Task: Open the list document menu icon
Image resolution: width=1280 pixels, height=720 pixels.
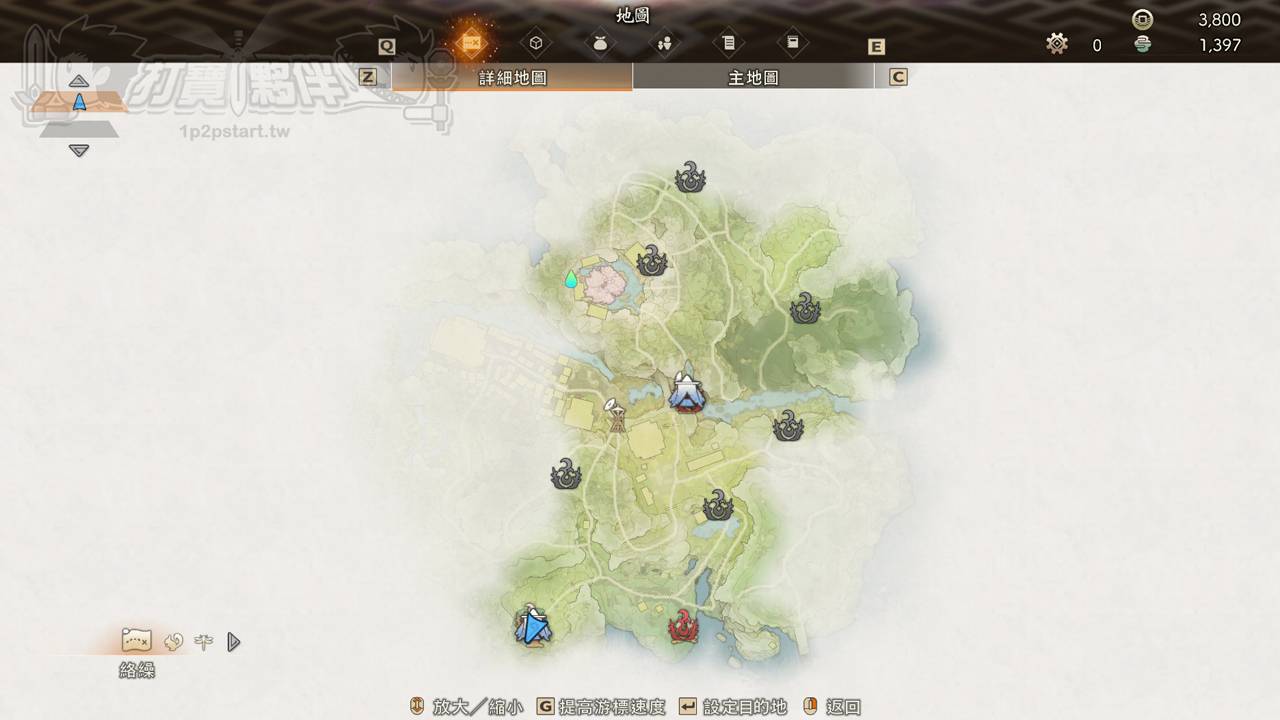Action: pyautogui.click(x=728, y=43)
